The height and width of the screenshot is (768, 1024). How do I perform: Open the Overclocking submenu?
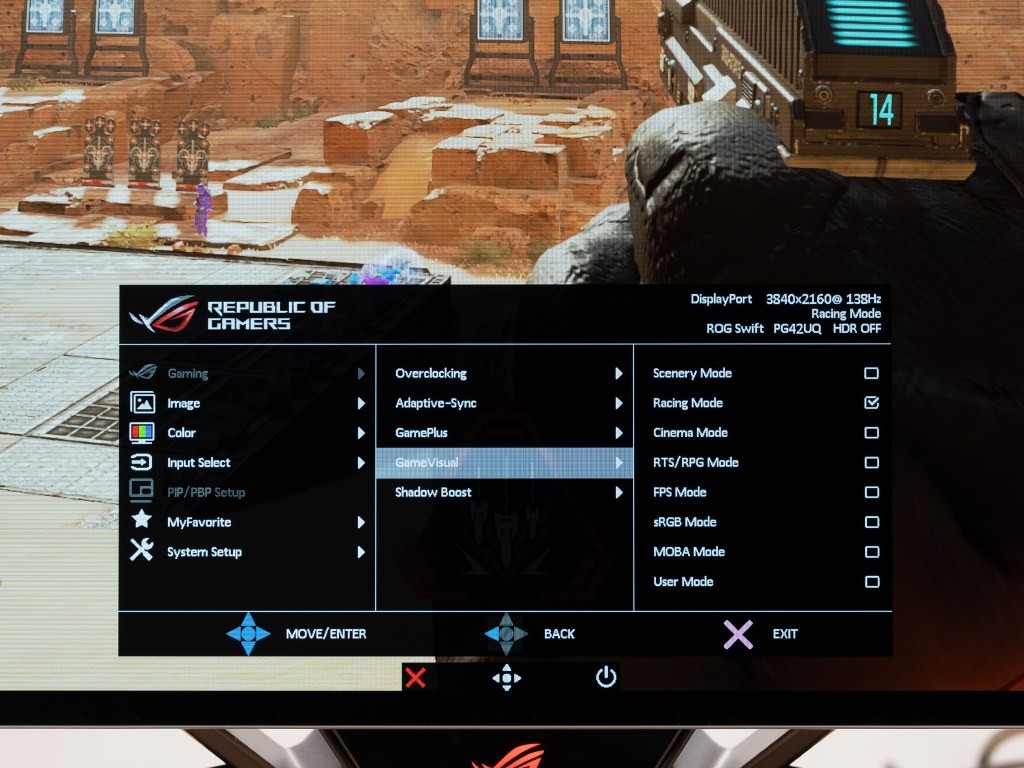coord(431,373)
